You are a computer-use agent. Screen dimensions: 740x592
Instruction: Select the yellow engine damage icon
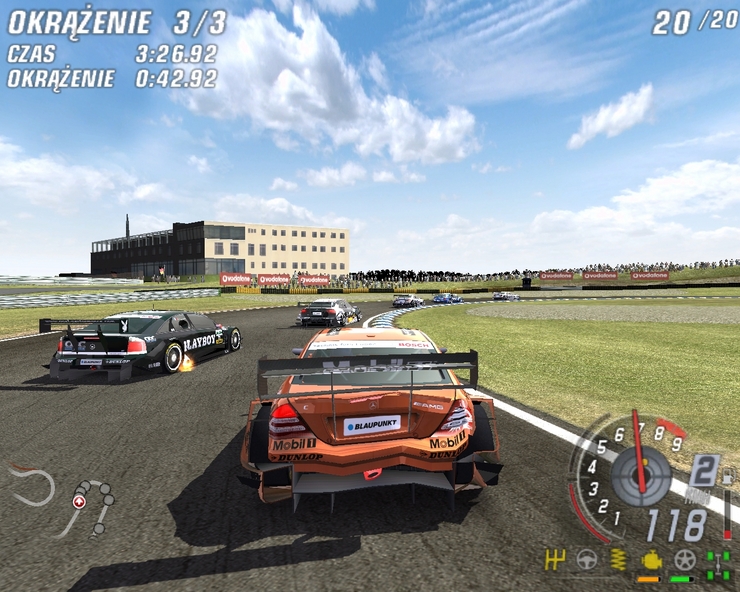[x=650, y=559]
